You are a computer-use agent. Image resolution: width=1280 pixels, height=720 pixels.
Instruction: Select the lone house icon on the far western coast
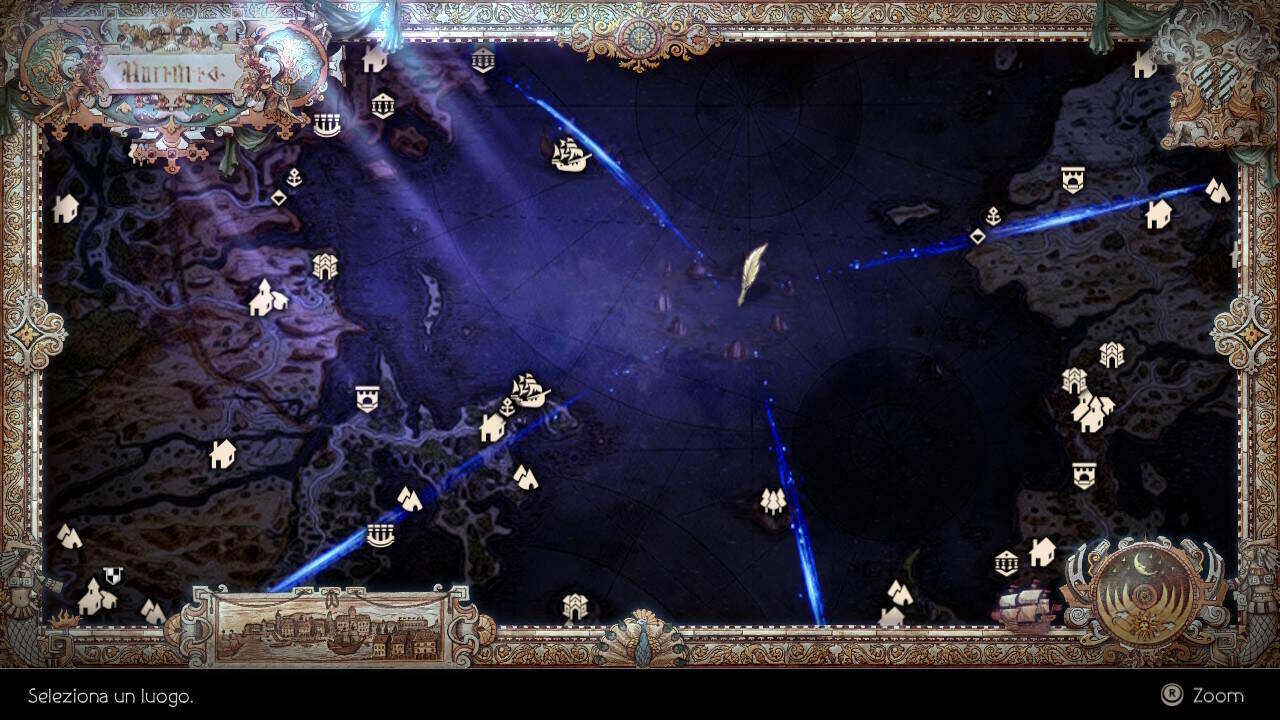coord(66,210)
